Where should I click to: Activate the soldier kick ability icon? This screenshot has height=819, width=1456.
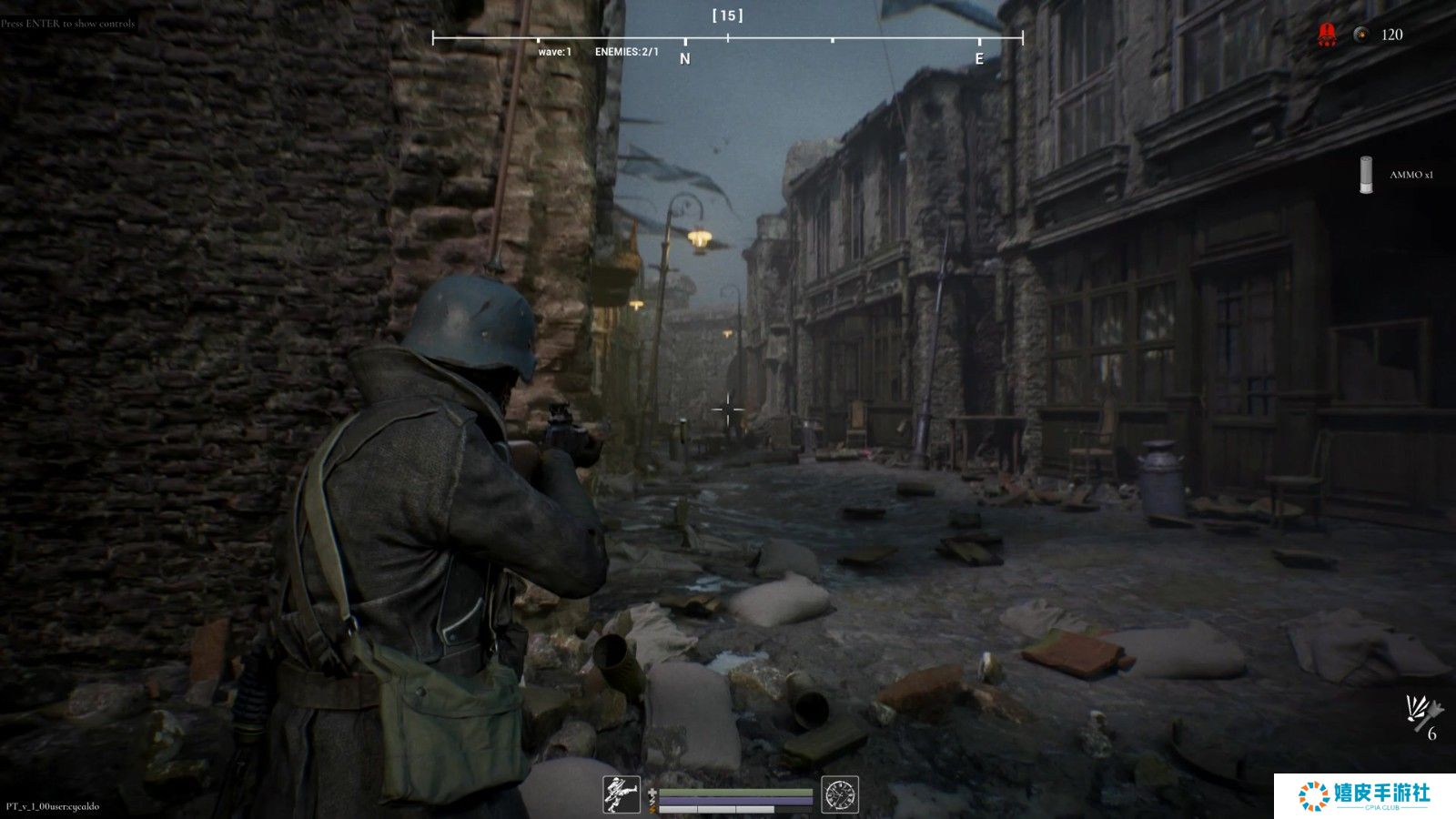coord(622,794)
